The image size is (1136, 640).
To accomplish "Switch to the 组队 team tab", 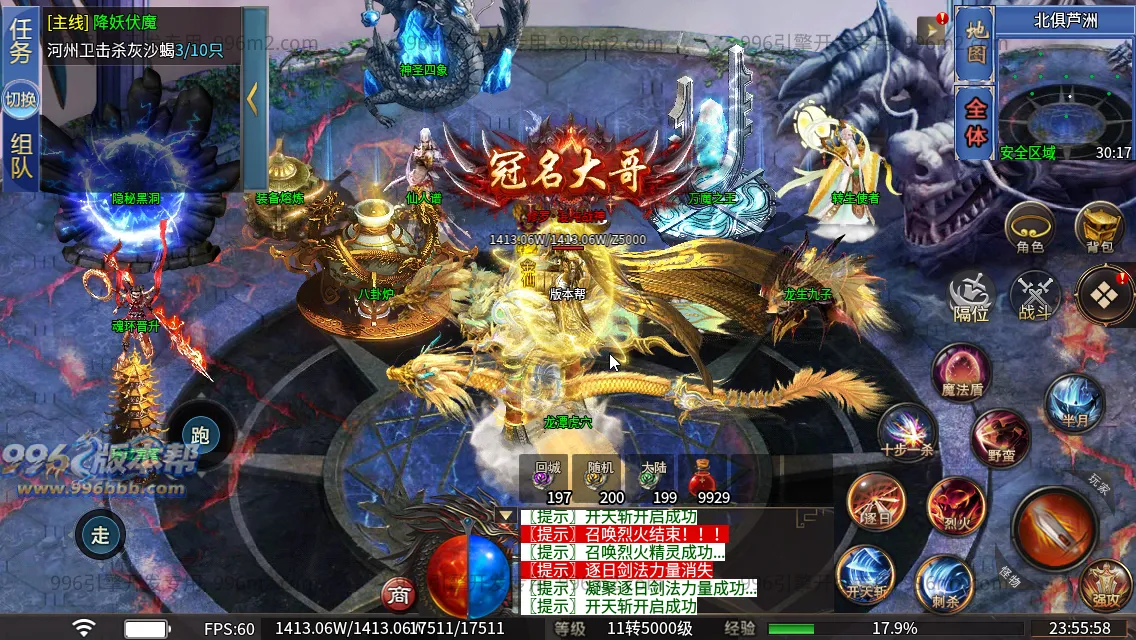I will 20,157.
